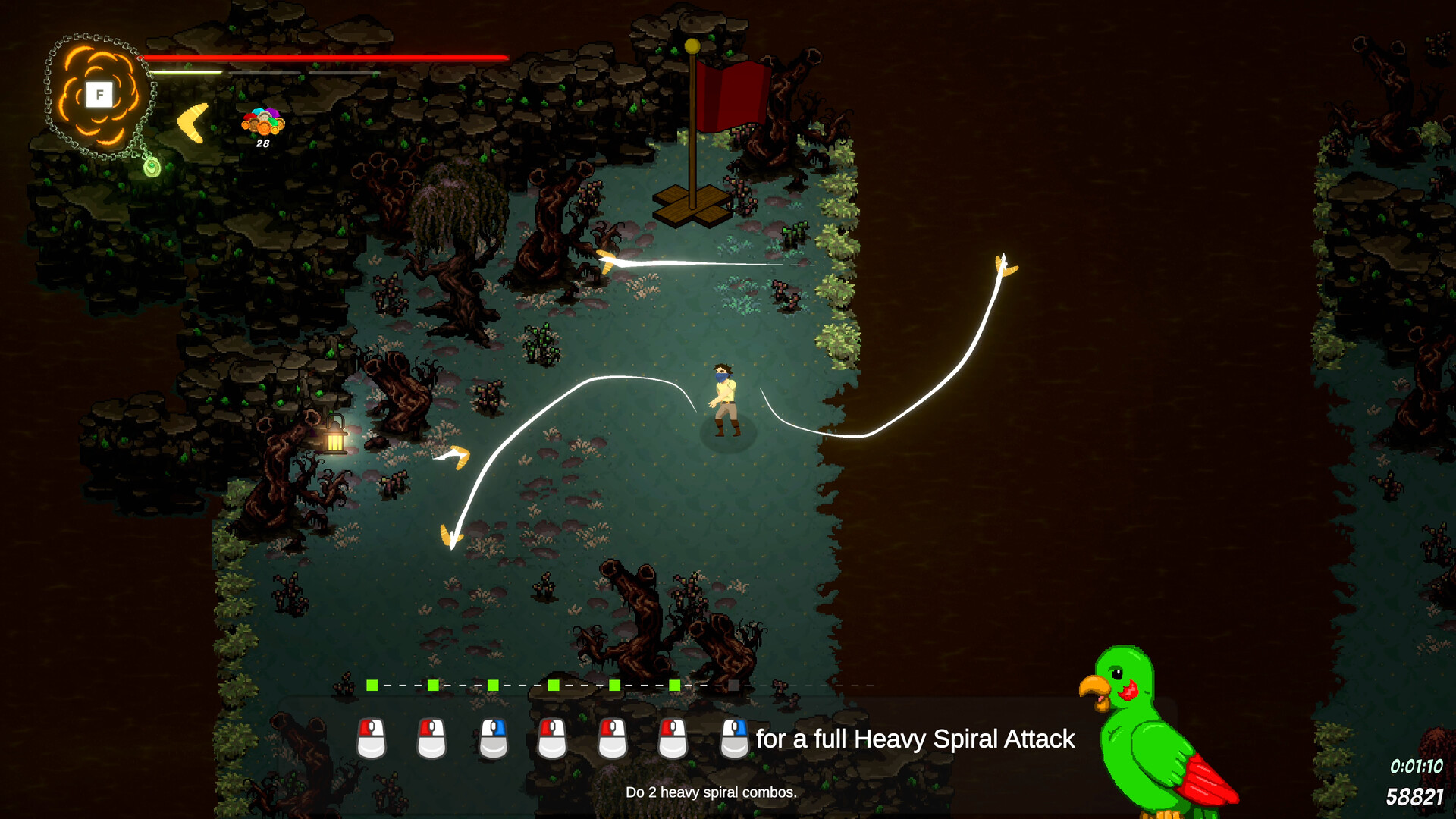Click the Heavy Spiral Attack text
This screenshot has height=819, width=1456.
coord(912,738)
